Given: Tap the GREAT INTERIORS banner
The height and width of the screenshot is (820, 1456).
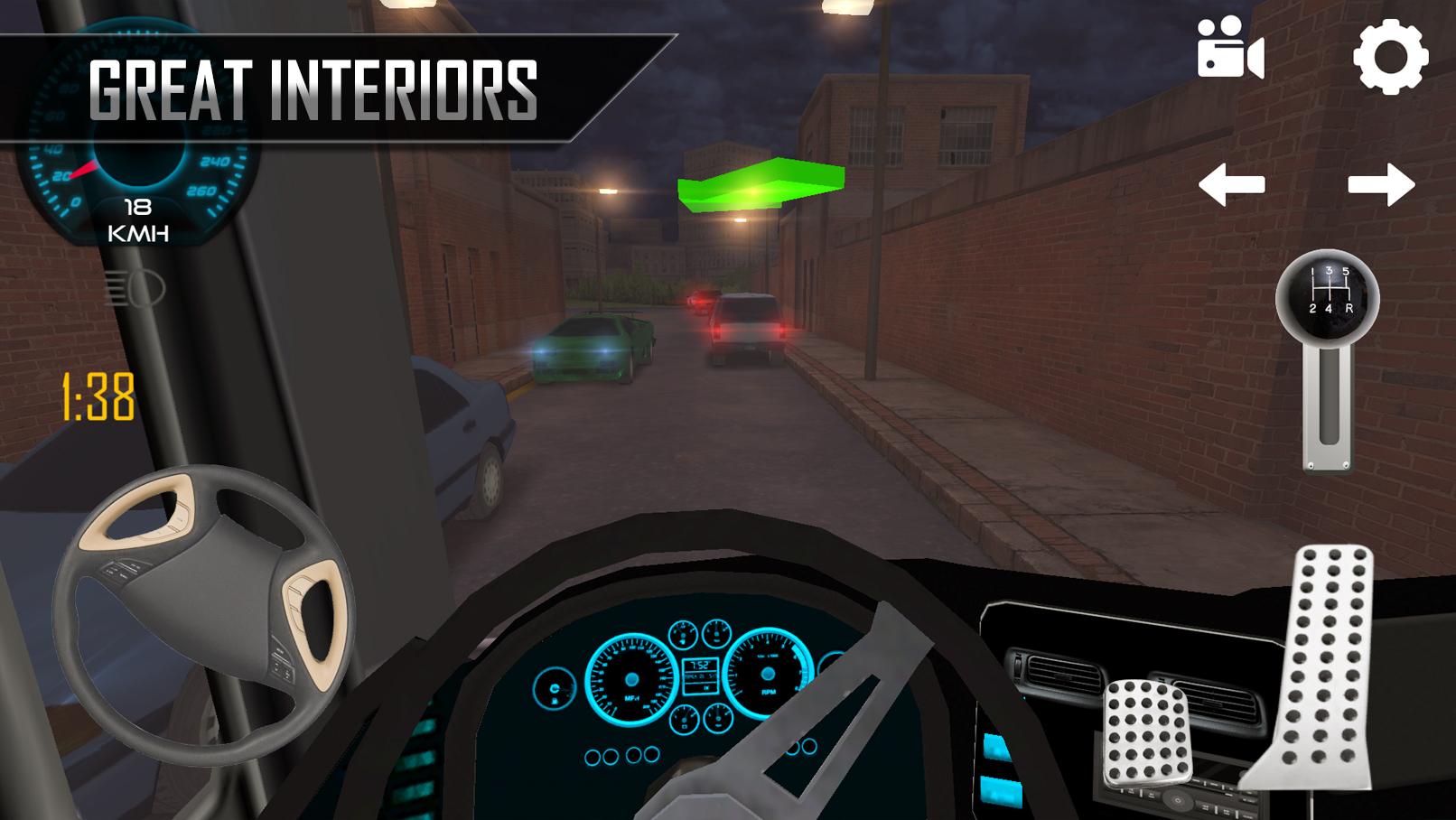Looking at the screenshot, I should [312, 86].
